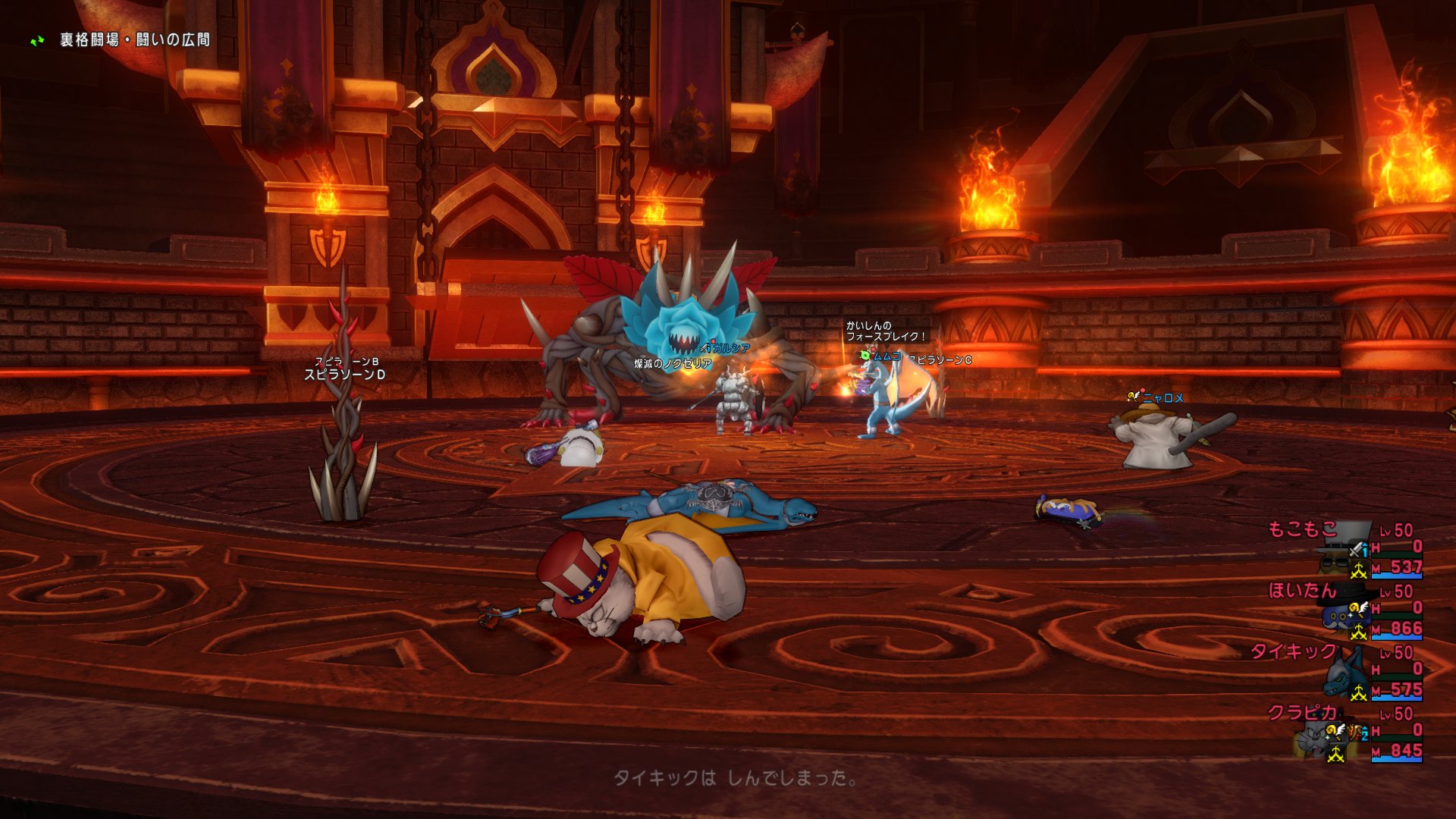Choose ほいたん's party status row
Screen dimensions: 1456x819
tap(1302, 591)
